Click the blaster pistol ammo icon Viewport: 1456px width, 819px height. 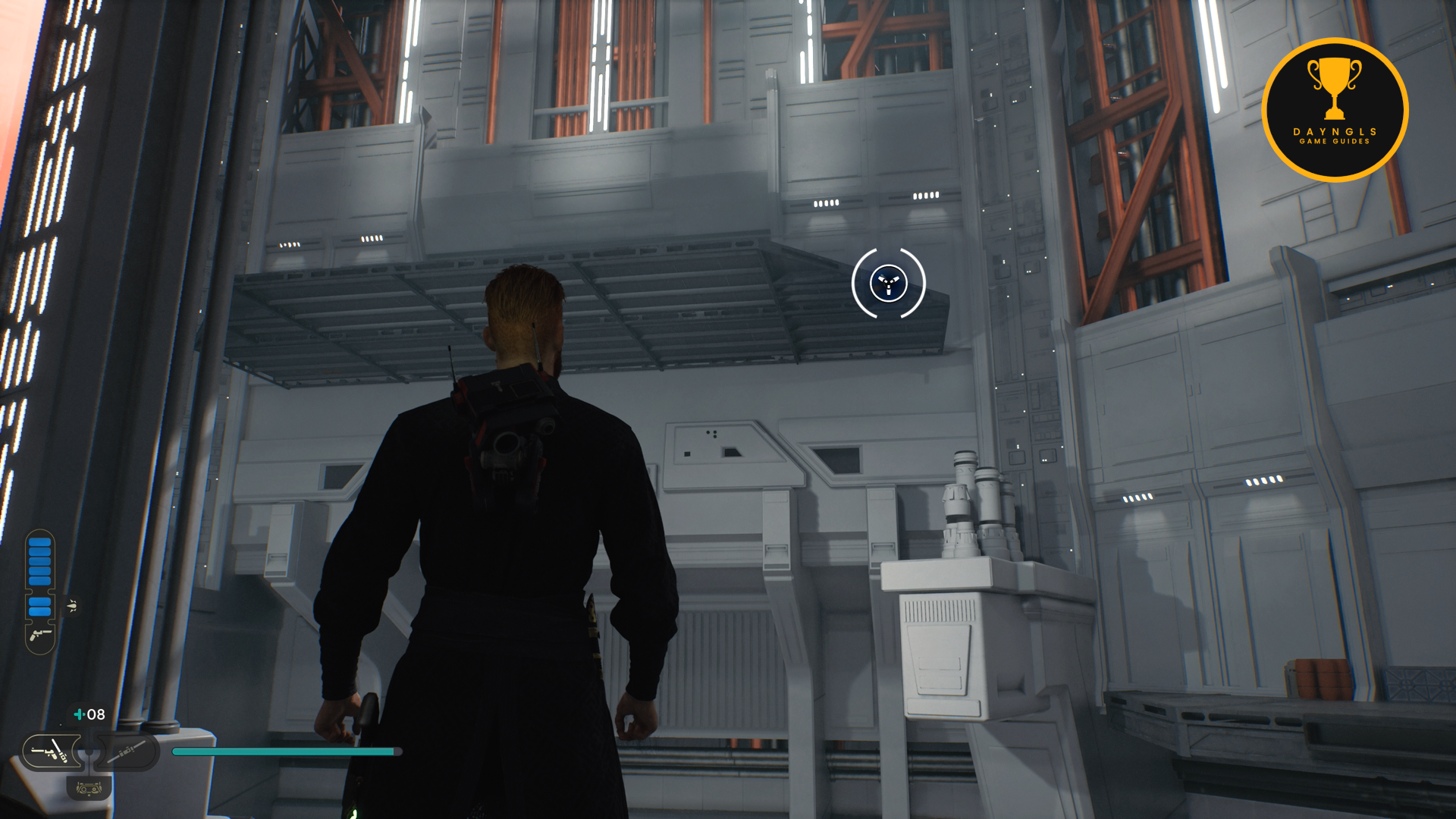pos(40,635)
